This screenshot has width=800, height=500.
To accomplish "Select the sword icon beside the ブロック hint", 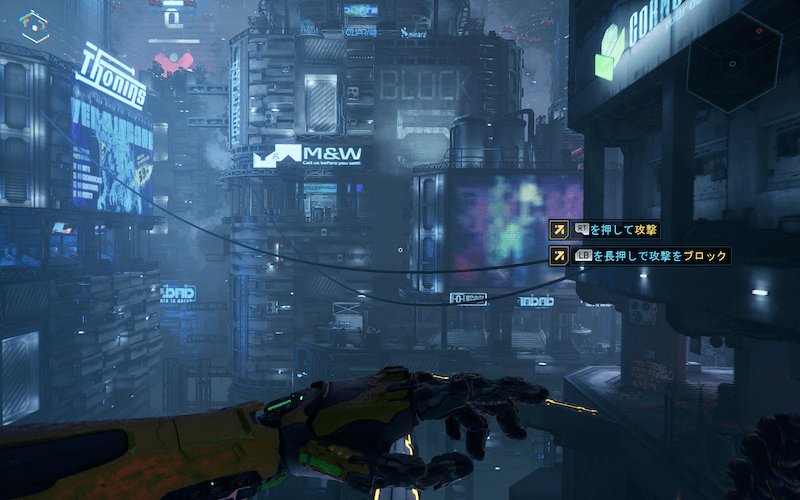I will tap(560, 256).
